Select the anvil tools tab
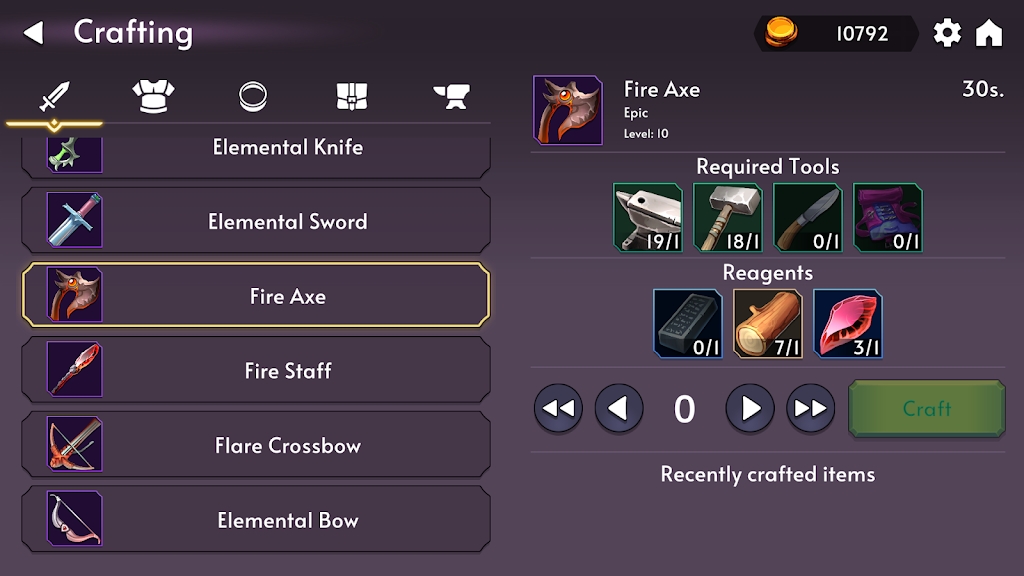The image size is (1024, 576). [x=451, y=96]
